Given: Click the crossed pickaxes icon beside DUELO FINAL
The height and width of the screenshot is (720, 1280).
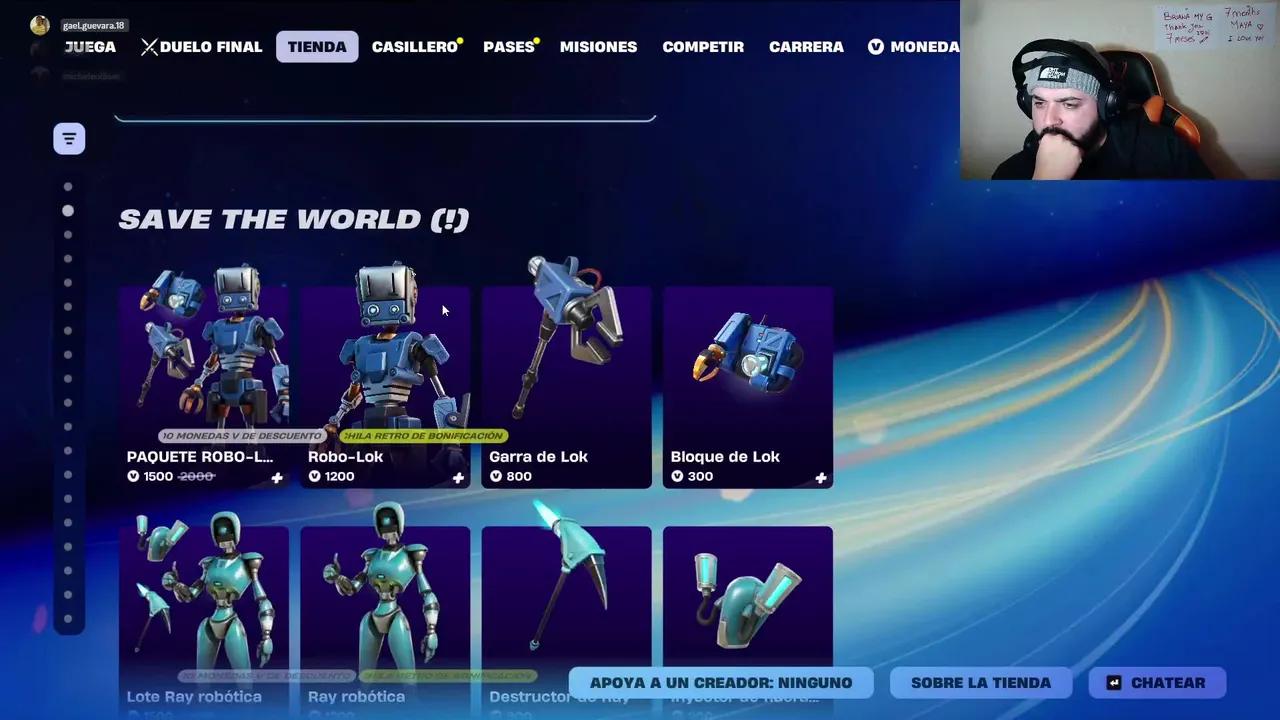Looking at the screenshot, I should tap(150, 46).
